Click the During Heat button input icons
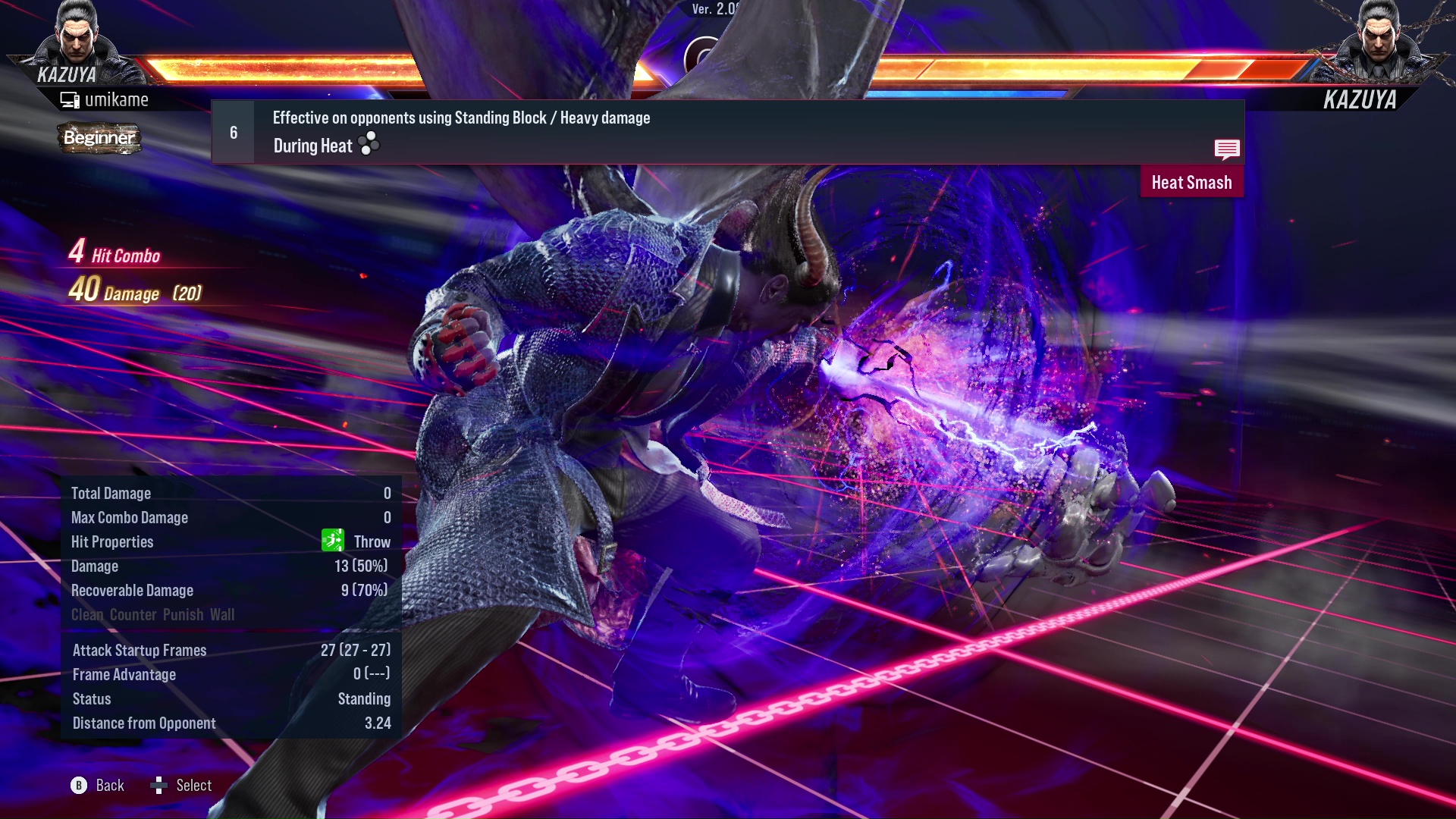This screenshot has height=819, width=1456. pyautogui.click(x=367, y=144)
